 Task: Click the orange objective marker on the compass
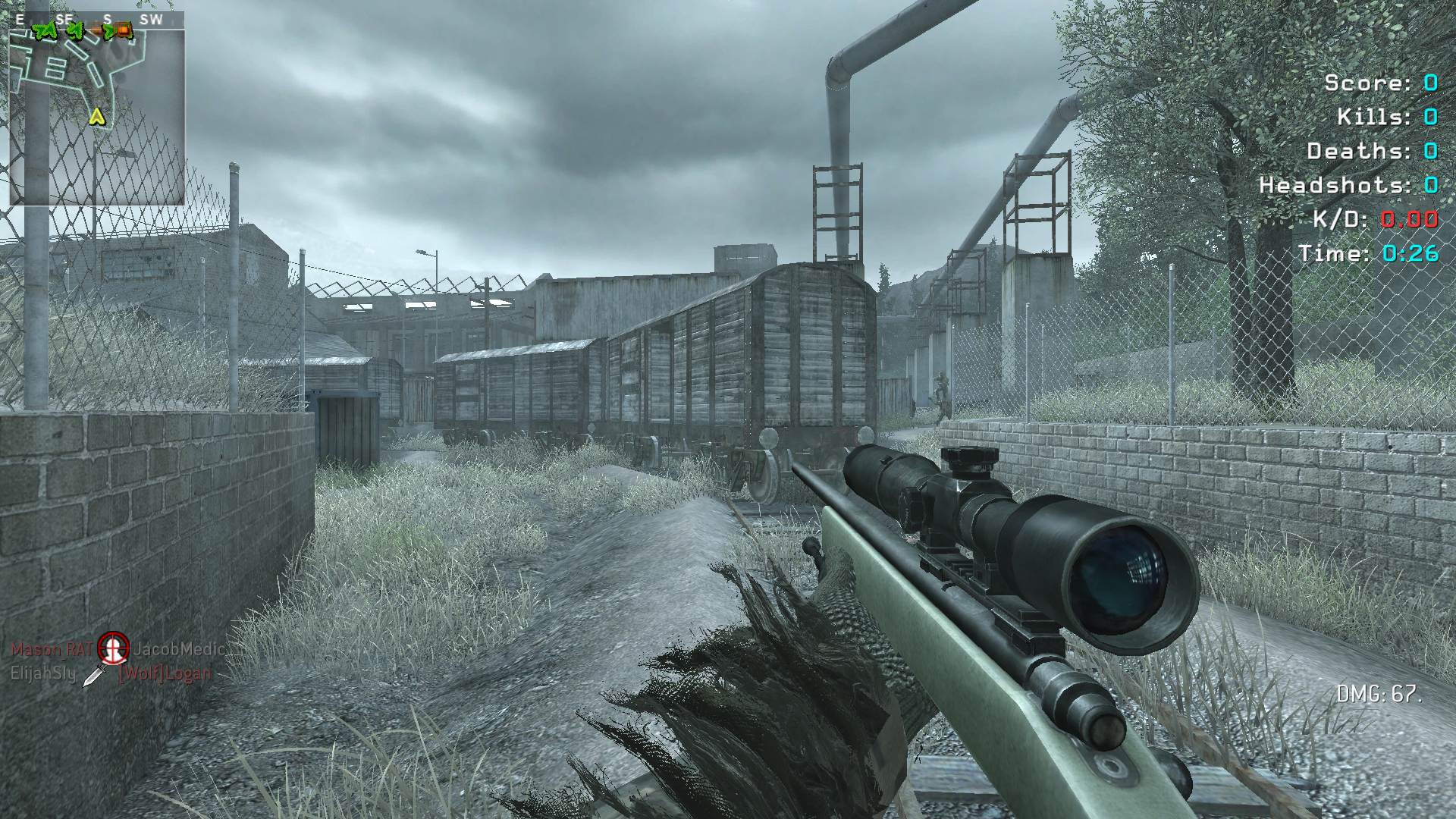[x=124, y=31]
